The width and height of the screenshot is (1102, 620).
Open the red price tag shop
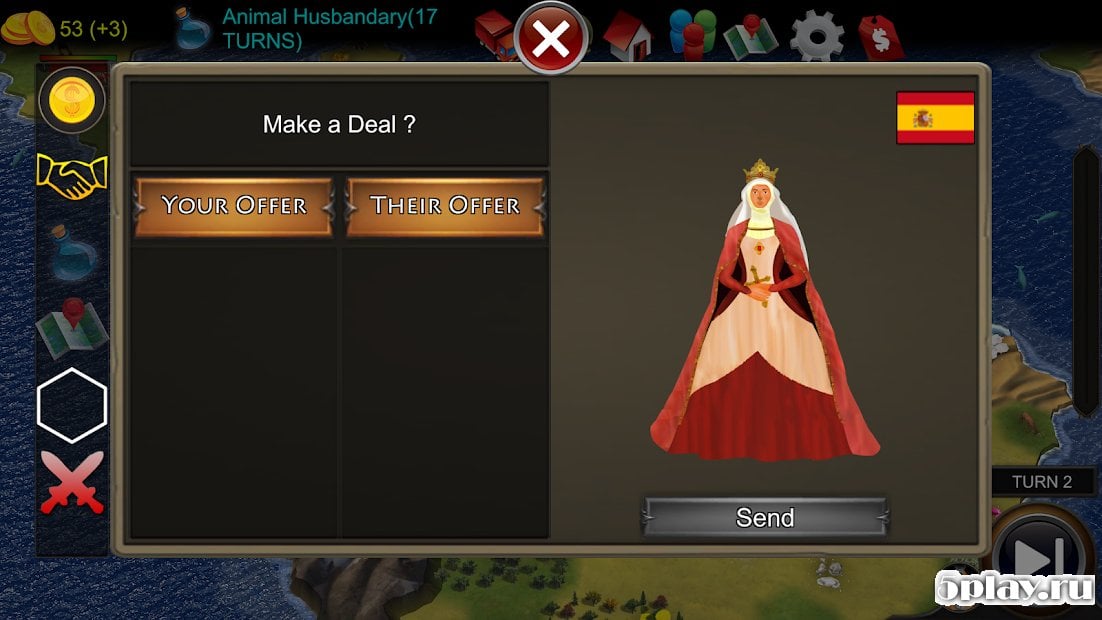(881, 38)
